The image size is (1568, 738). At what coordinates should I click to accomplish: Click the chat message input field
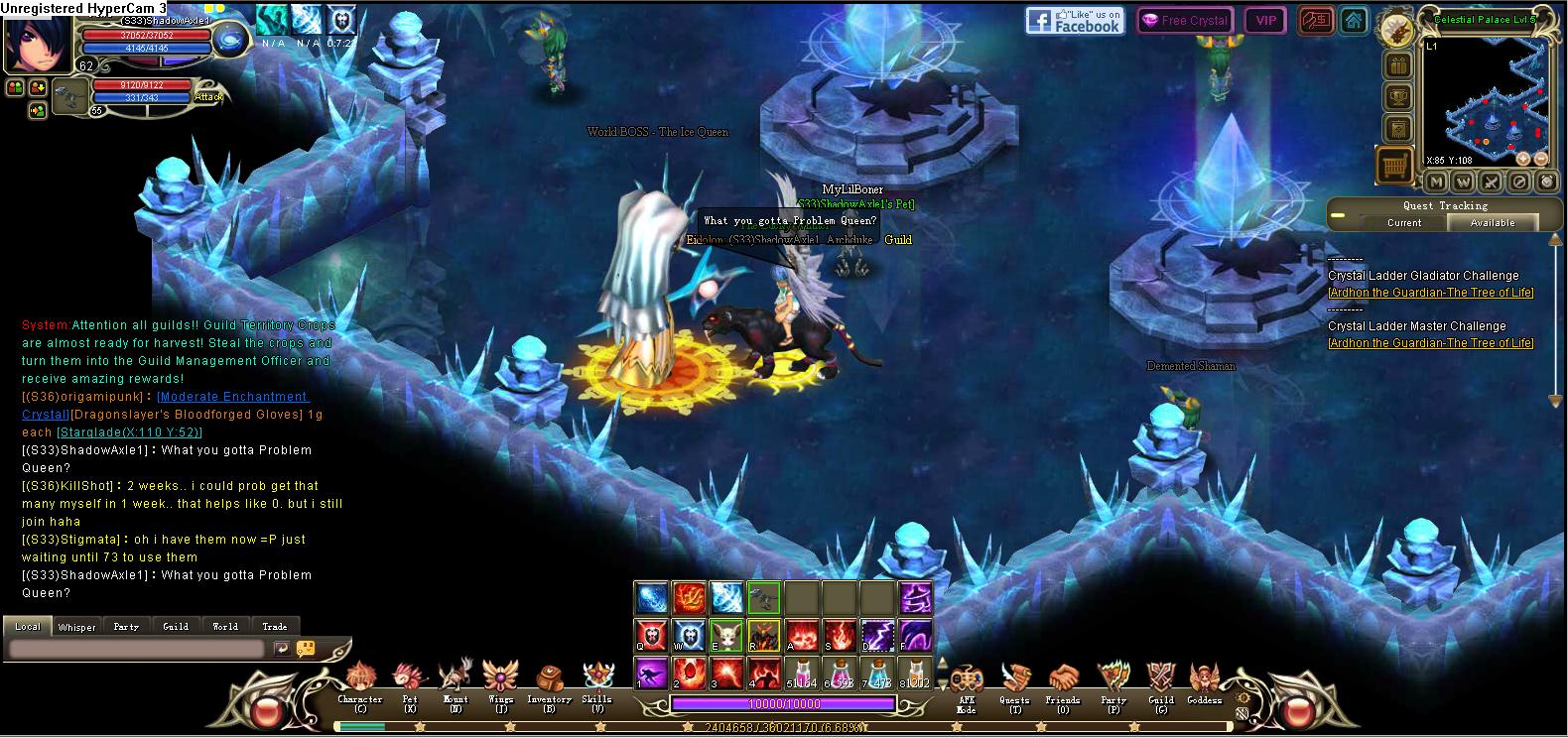click(x=137, y=649)
